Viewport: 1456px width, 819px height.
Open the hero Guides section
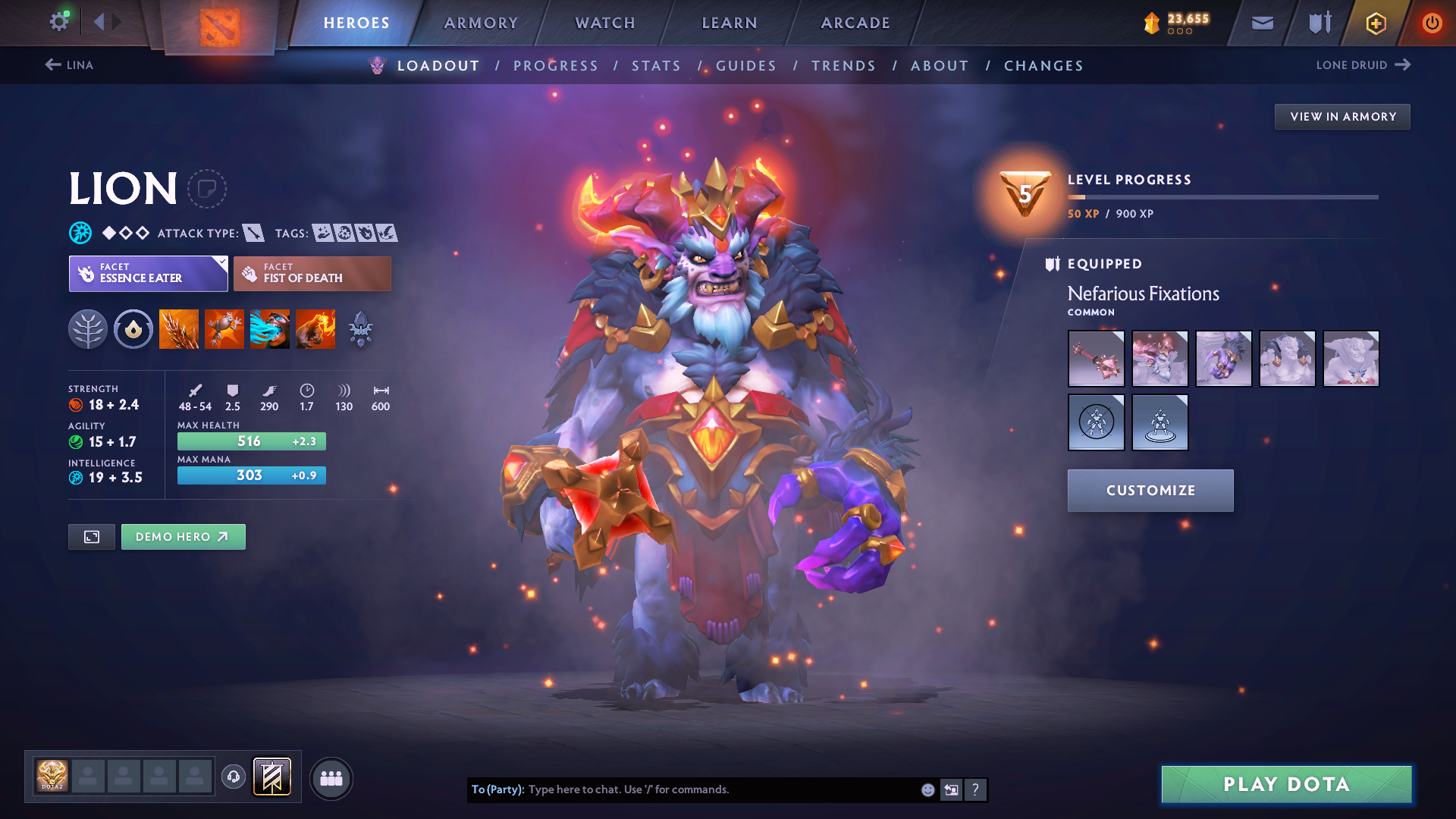746,66
